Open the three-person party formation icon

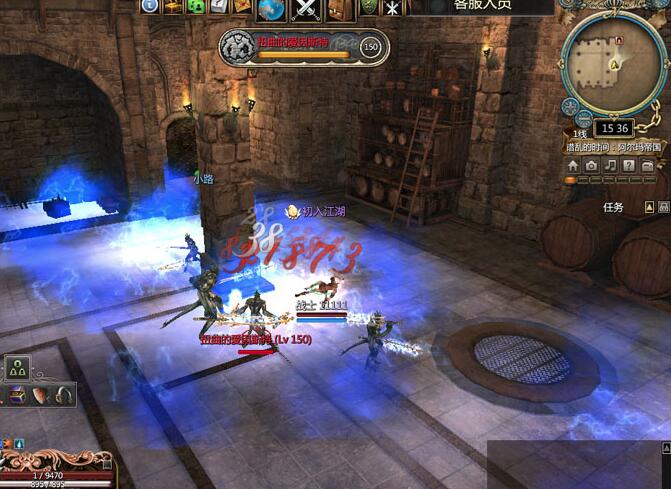point(19,369)
